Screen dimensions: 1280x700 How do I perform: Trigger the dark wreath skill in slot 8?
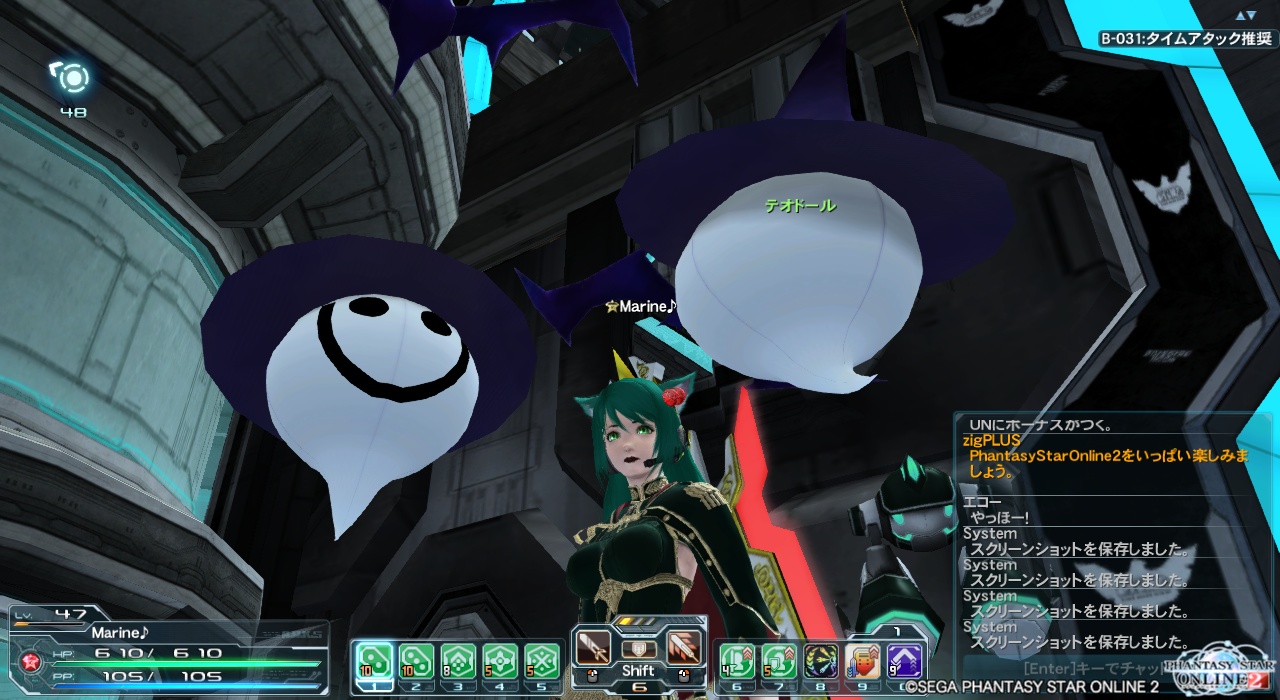pyautogui.click(x=820, y=660)
